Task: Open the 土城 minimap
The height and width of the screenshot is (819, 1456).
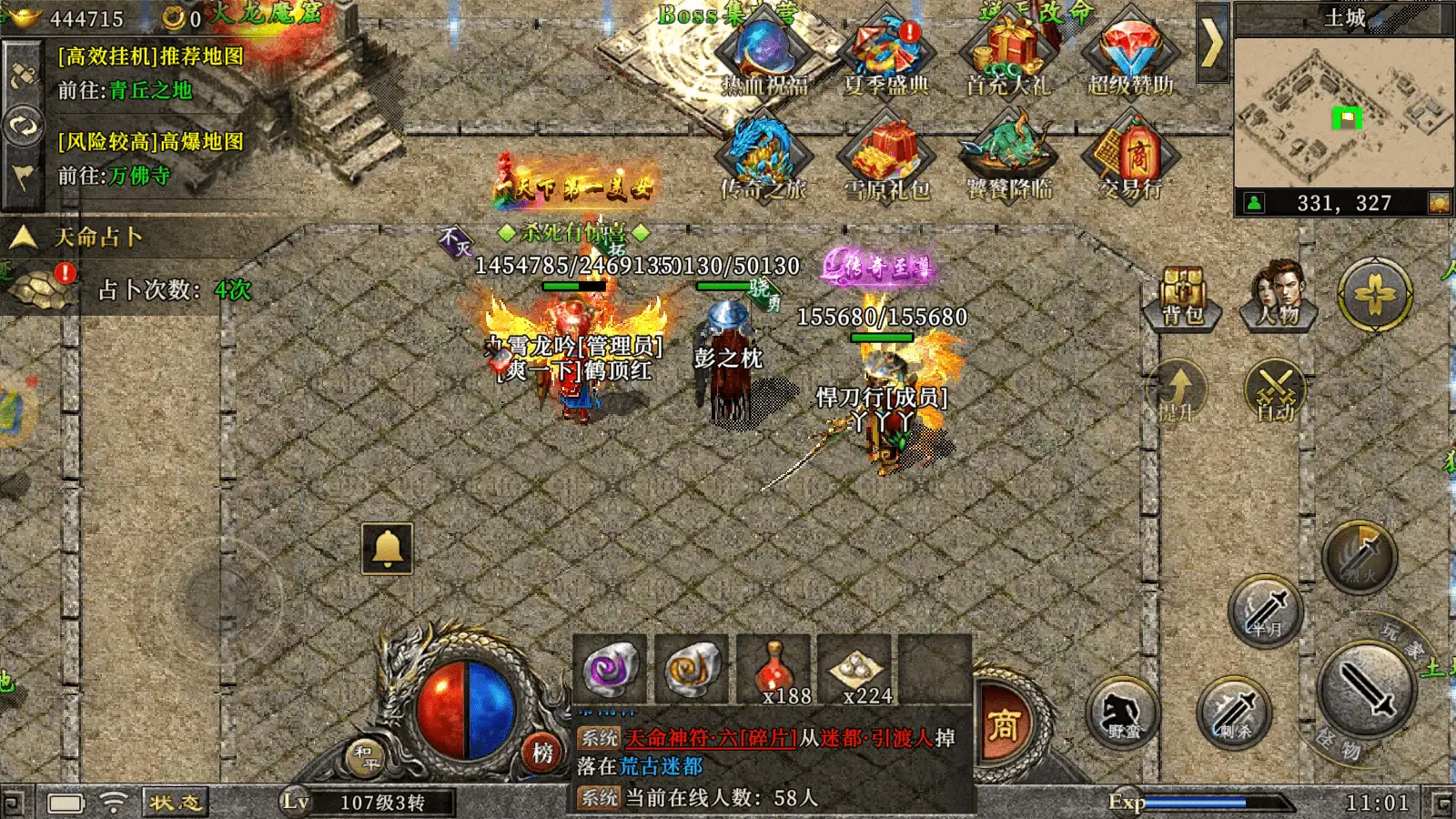Action: [x=1343, y=109]
